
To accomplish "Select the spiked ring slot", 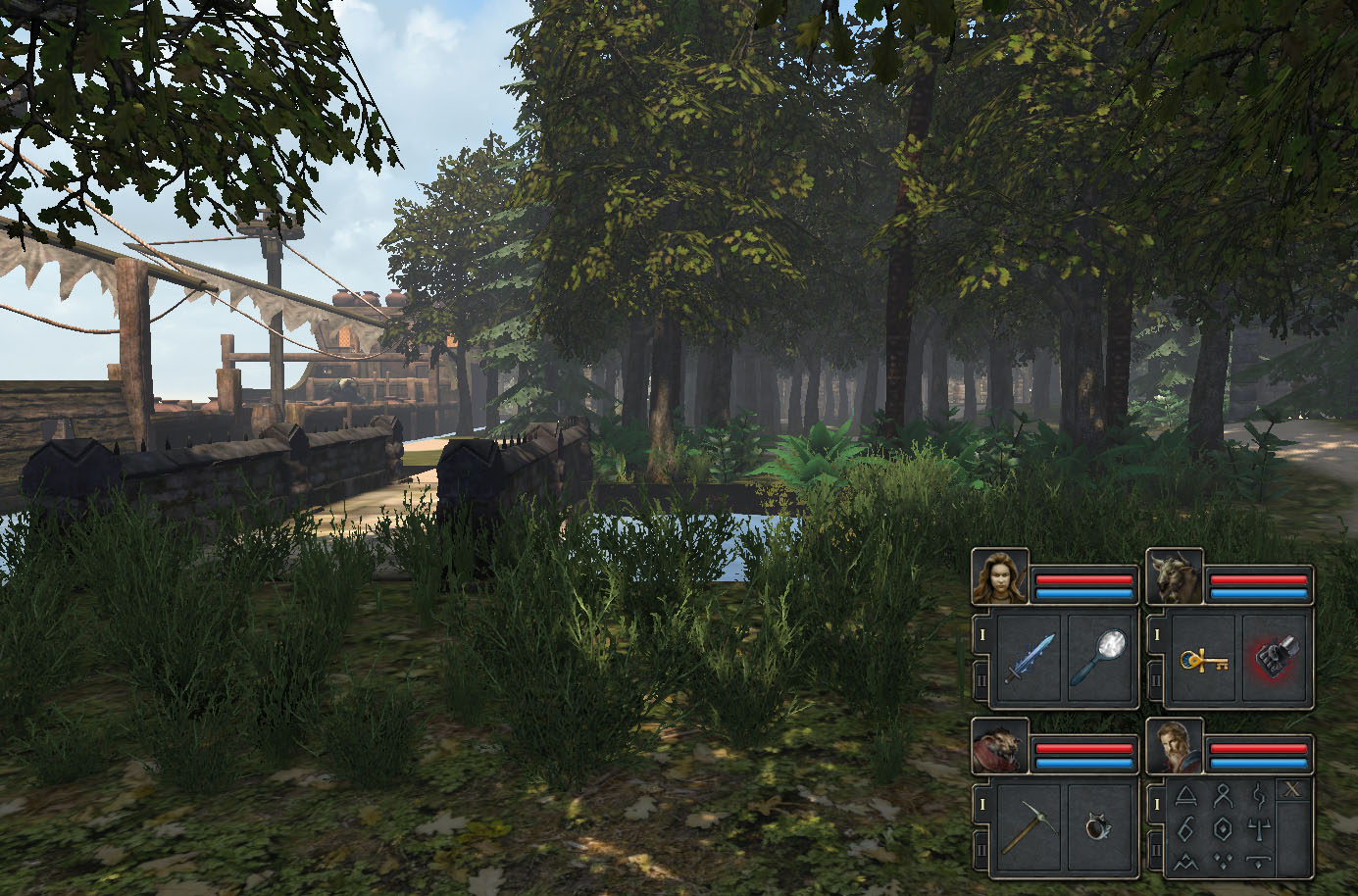I will (1100, 827).
